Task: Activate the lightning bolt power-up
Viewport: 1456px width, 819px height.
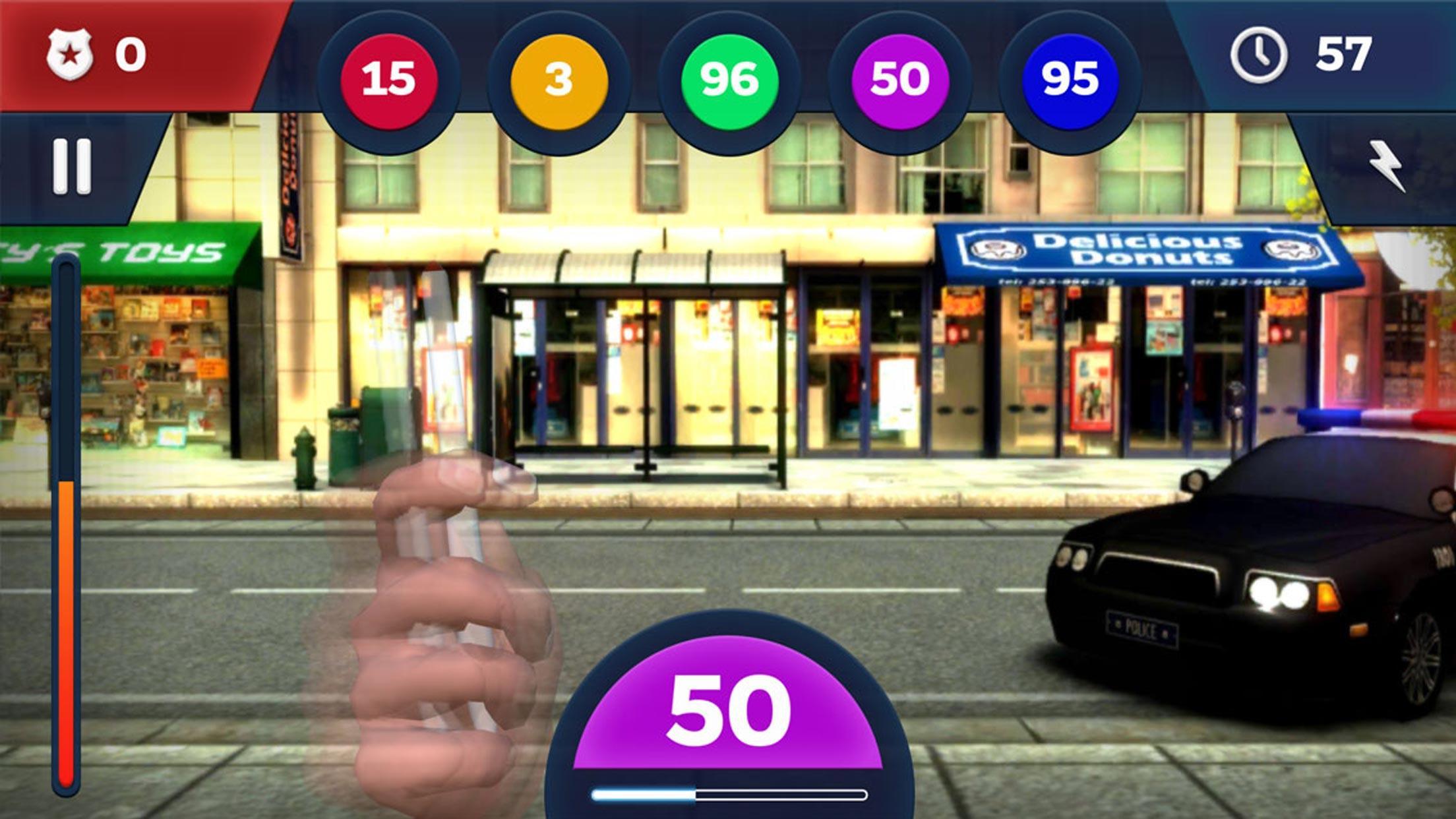Action: click(1386, 166)
